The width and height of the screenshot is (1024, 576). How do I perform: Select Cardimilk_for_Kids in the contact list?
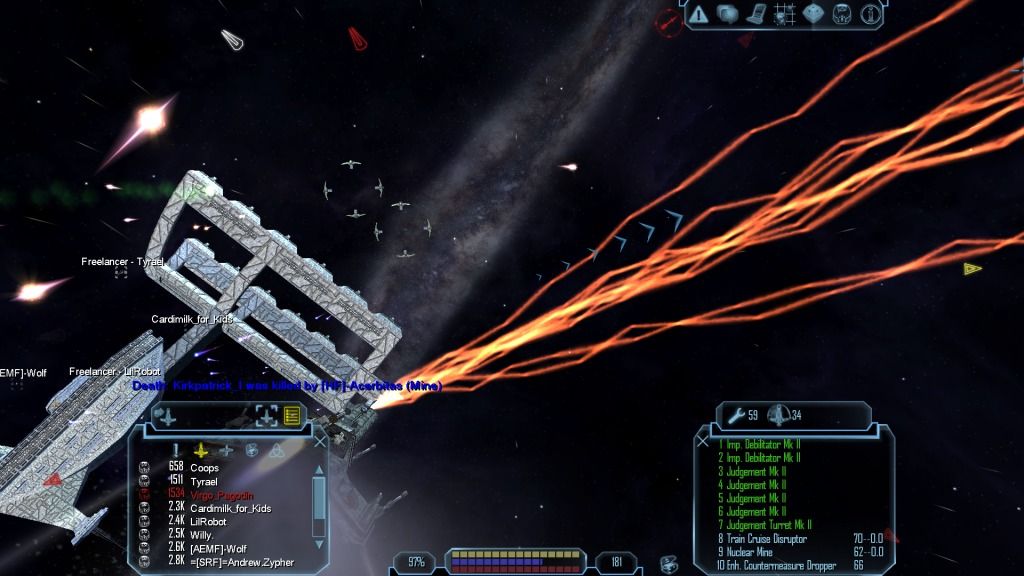[x=230, y=508]
